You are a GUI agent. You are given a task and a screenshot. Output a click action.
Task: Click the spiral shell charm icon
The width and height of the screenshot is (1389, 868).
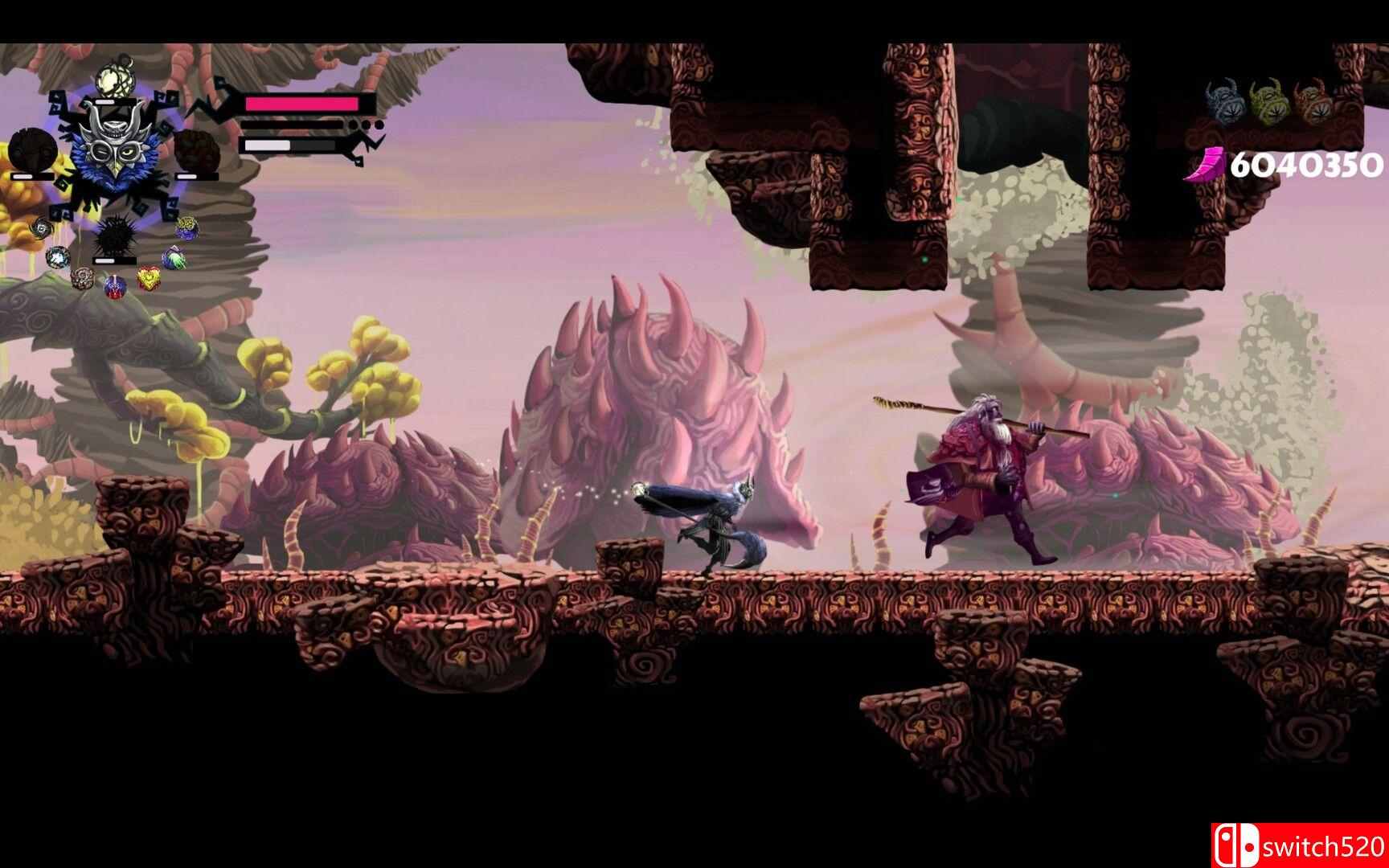tap(83, 276)
